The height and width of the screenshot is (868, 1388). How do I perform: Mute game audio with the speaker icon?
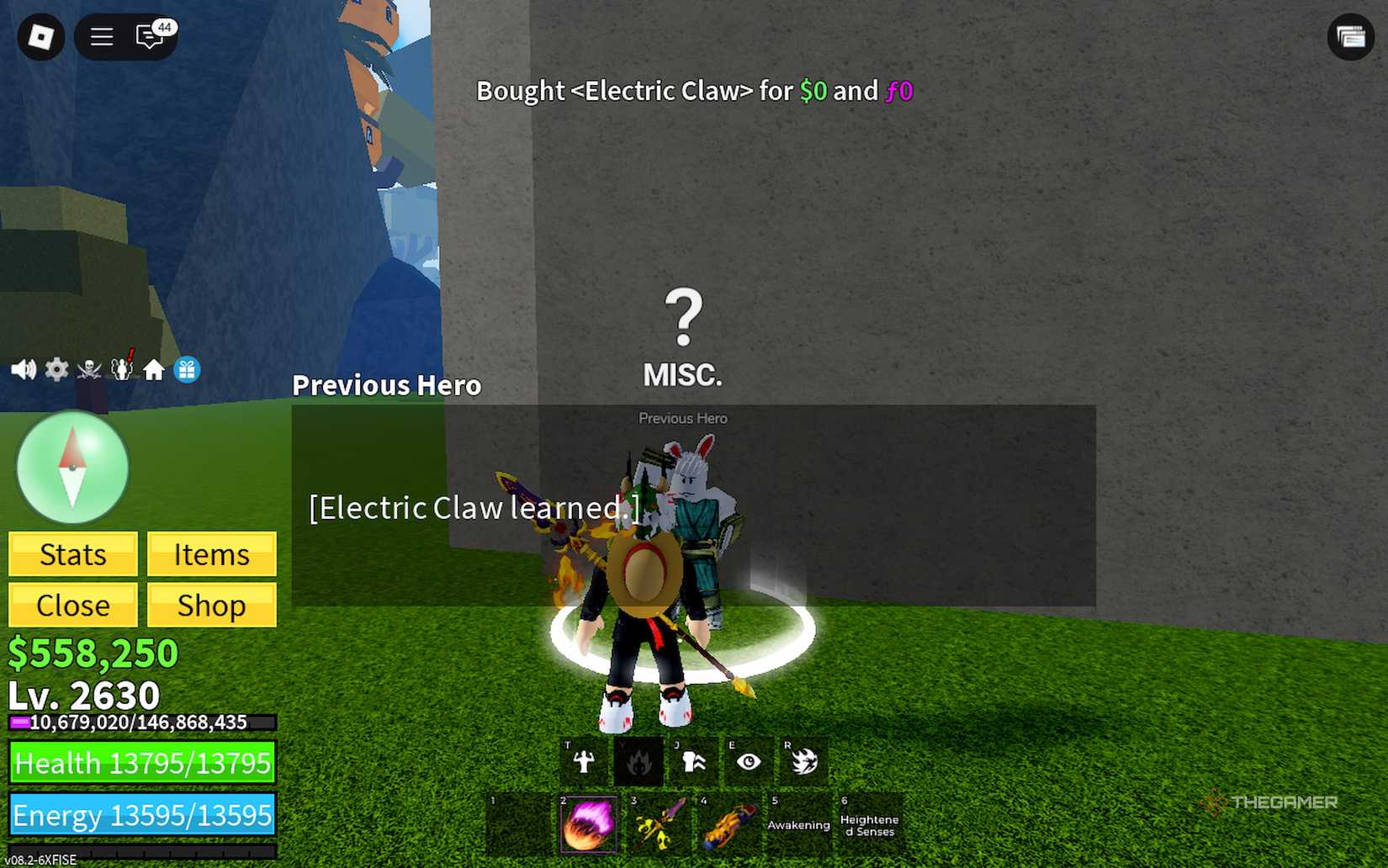(x=23, y=368)
